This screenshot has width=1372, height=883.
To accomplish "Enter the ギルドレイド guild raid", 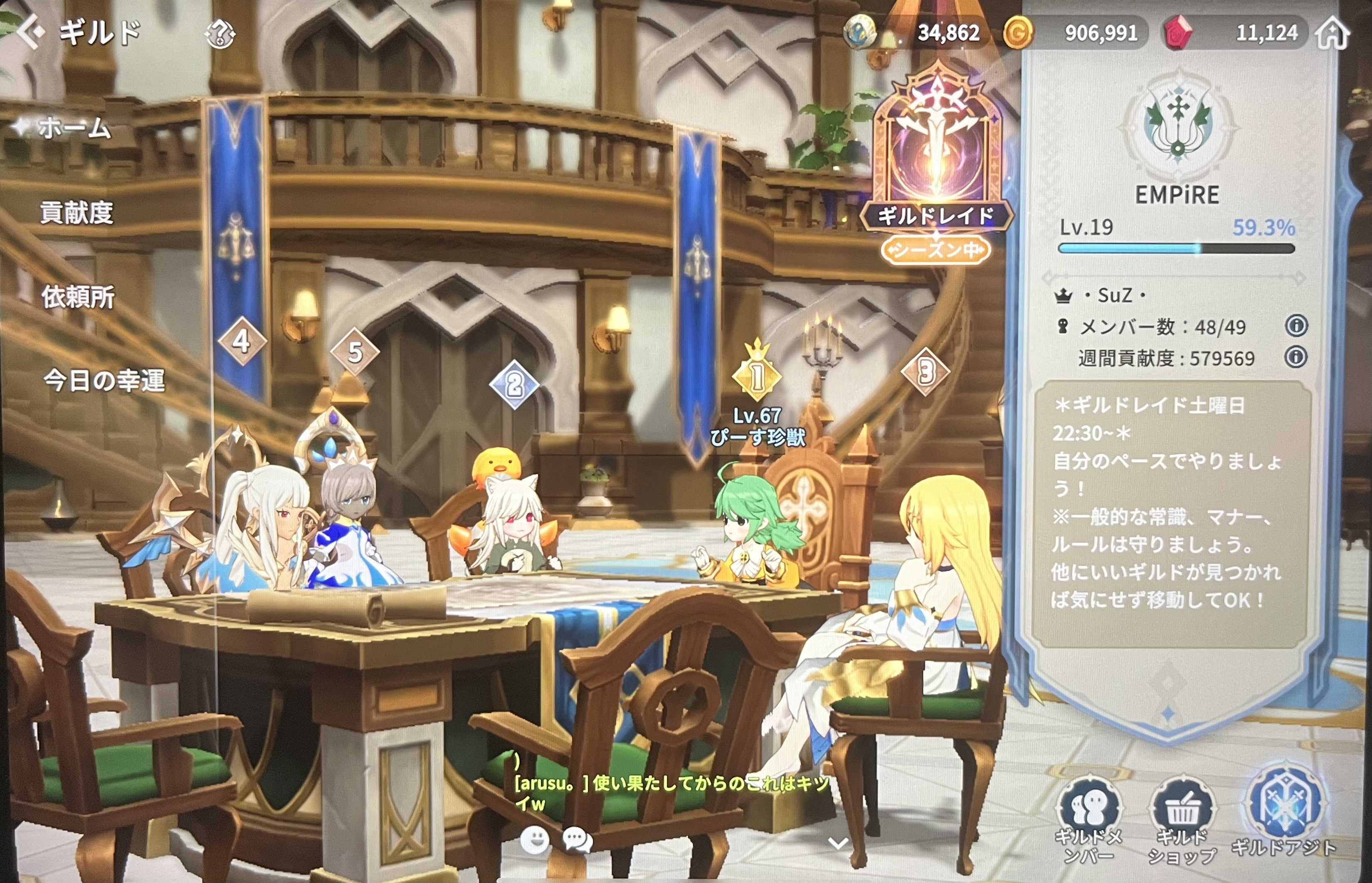I will pos(937,160).
